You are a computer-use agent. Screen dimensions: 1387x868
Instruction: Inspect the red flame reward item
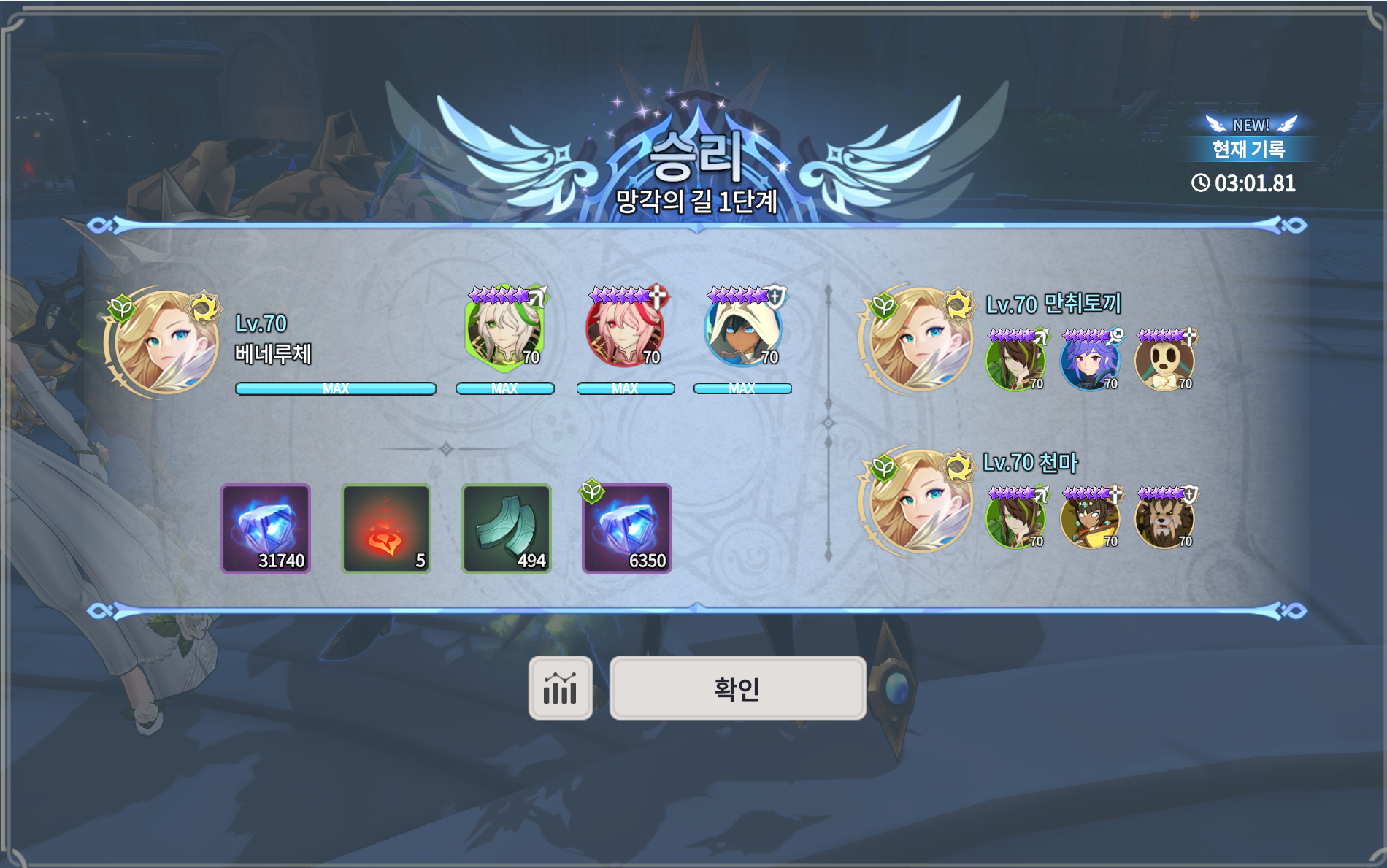386,529
